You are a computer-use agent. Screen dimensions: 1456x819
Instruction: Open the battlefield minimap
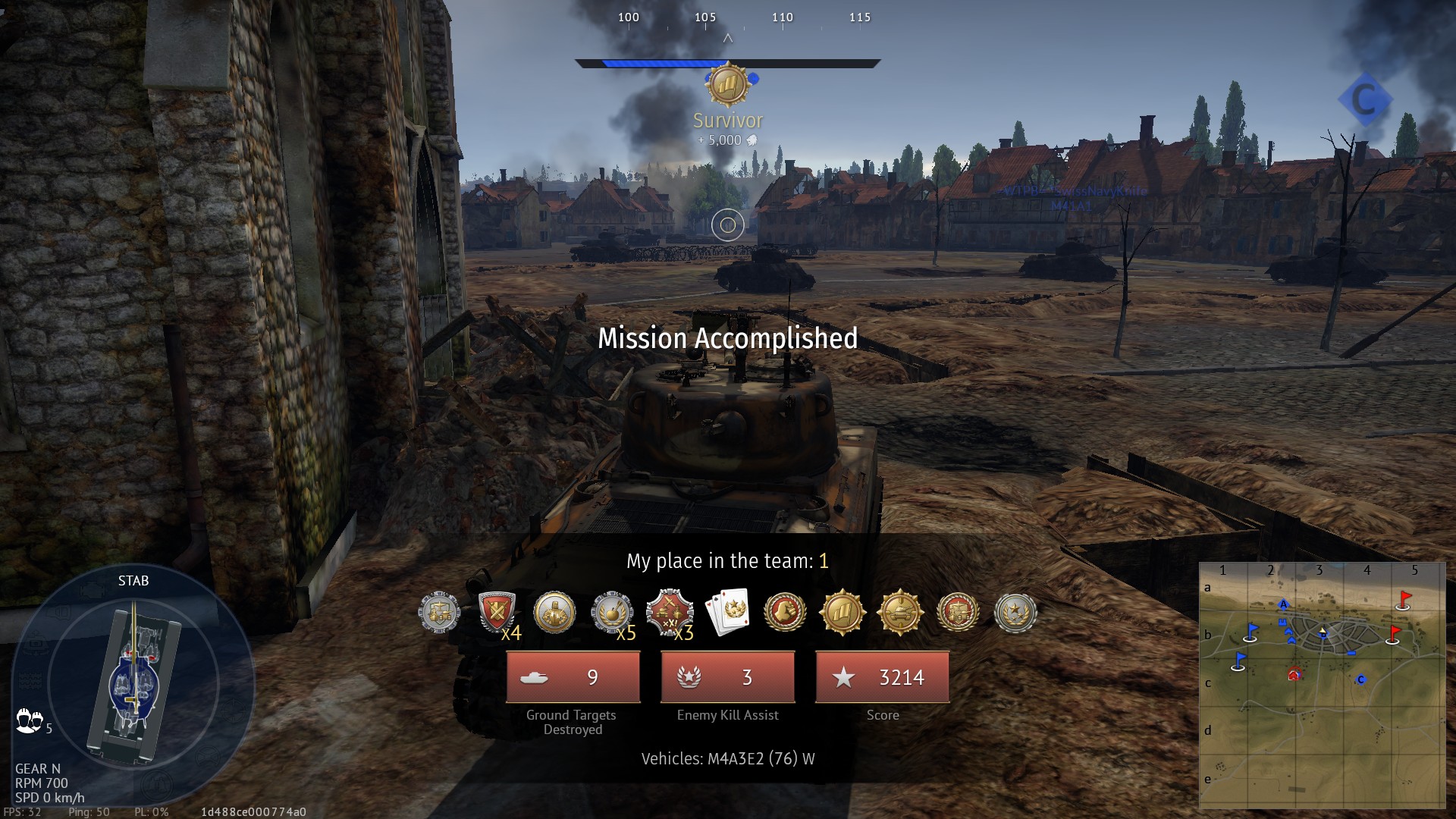pos(1322,686)
